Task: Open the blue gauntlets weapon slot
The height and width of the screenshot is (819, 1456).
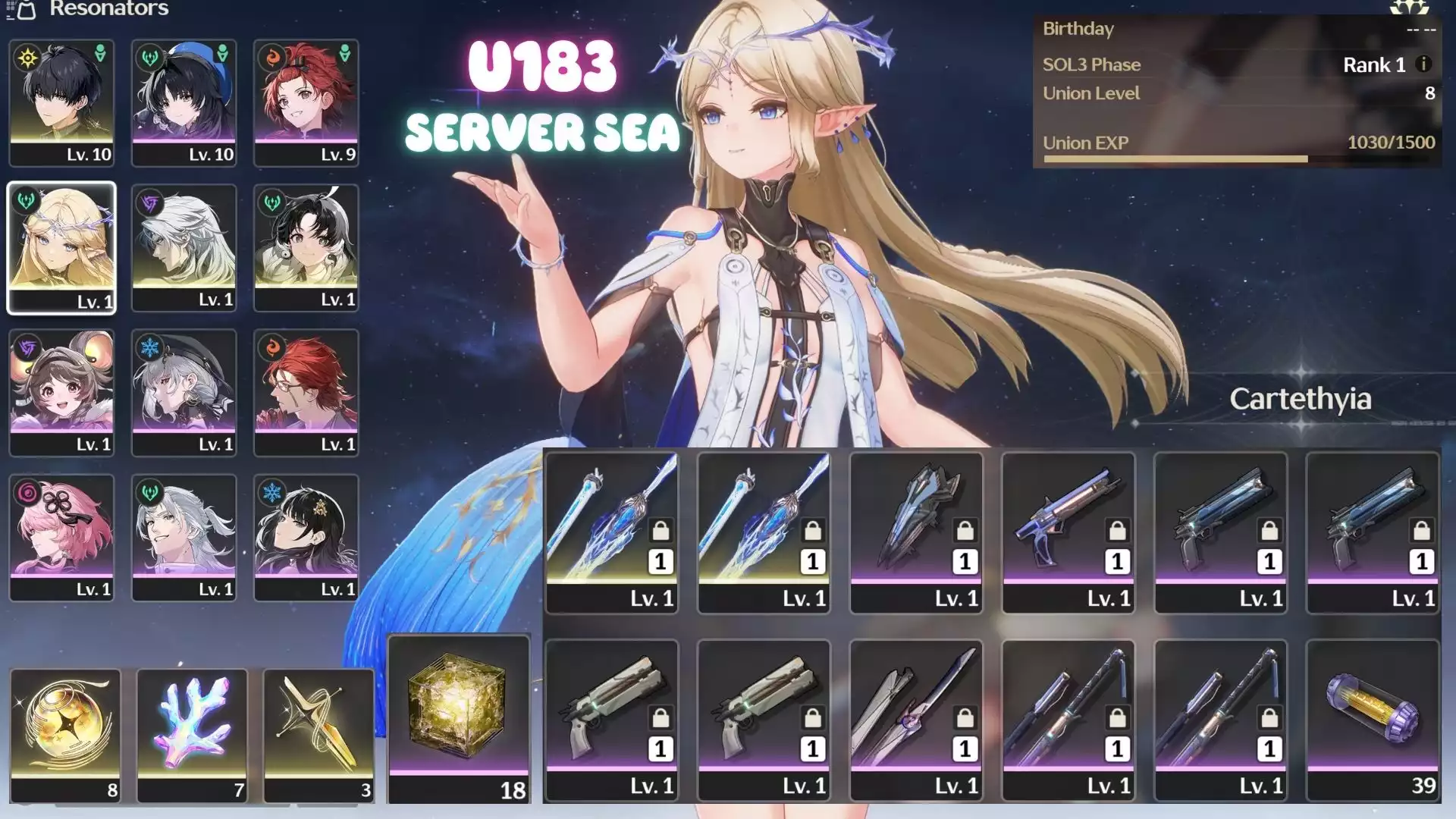Action: tap(916, 532)
